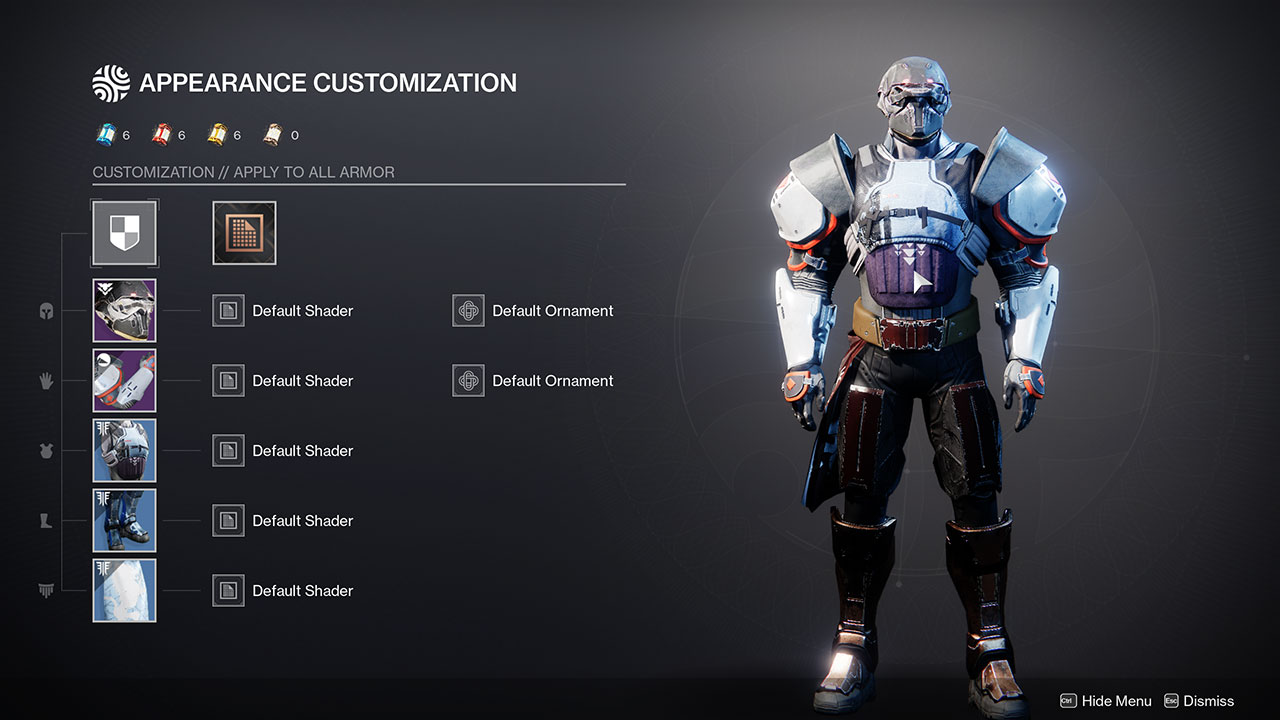Image resolution: width=1280 pixels, height=720 pixels.
Task: Open the leg armor shader slot
Action: click(x=229, y=521)
